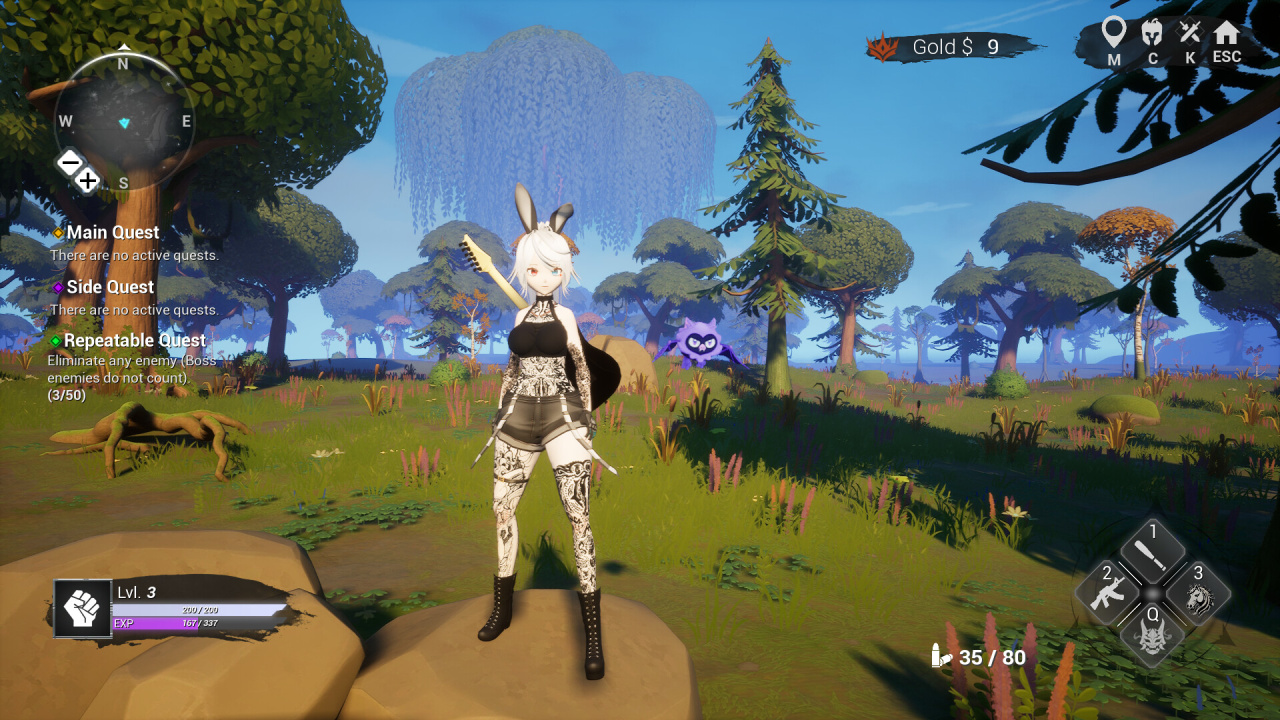This screenshot has height=720, width=1280.
Task: Select the Side Quest tracker heading
Action: [110, 287]
